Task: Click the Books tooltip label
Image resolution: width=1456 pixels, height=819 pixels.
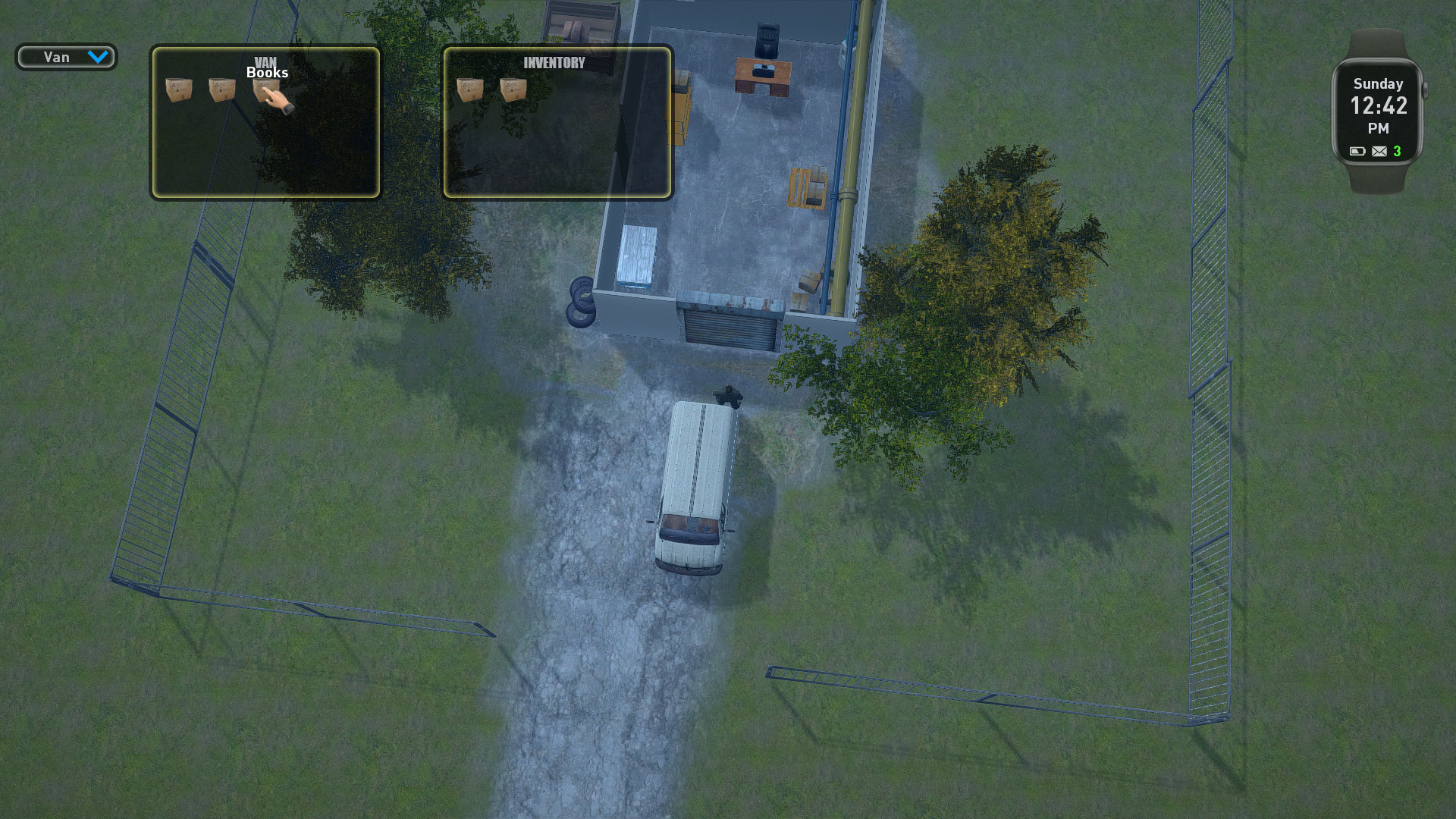Action: pos(267,74)
